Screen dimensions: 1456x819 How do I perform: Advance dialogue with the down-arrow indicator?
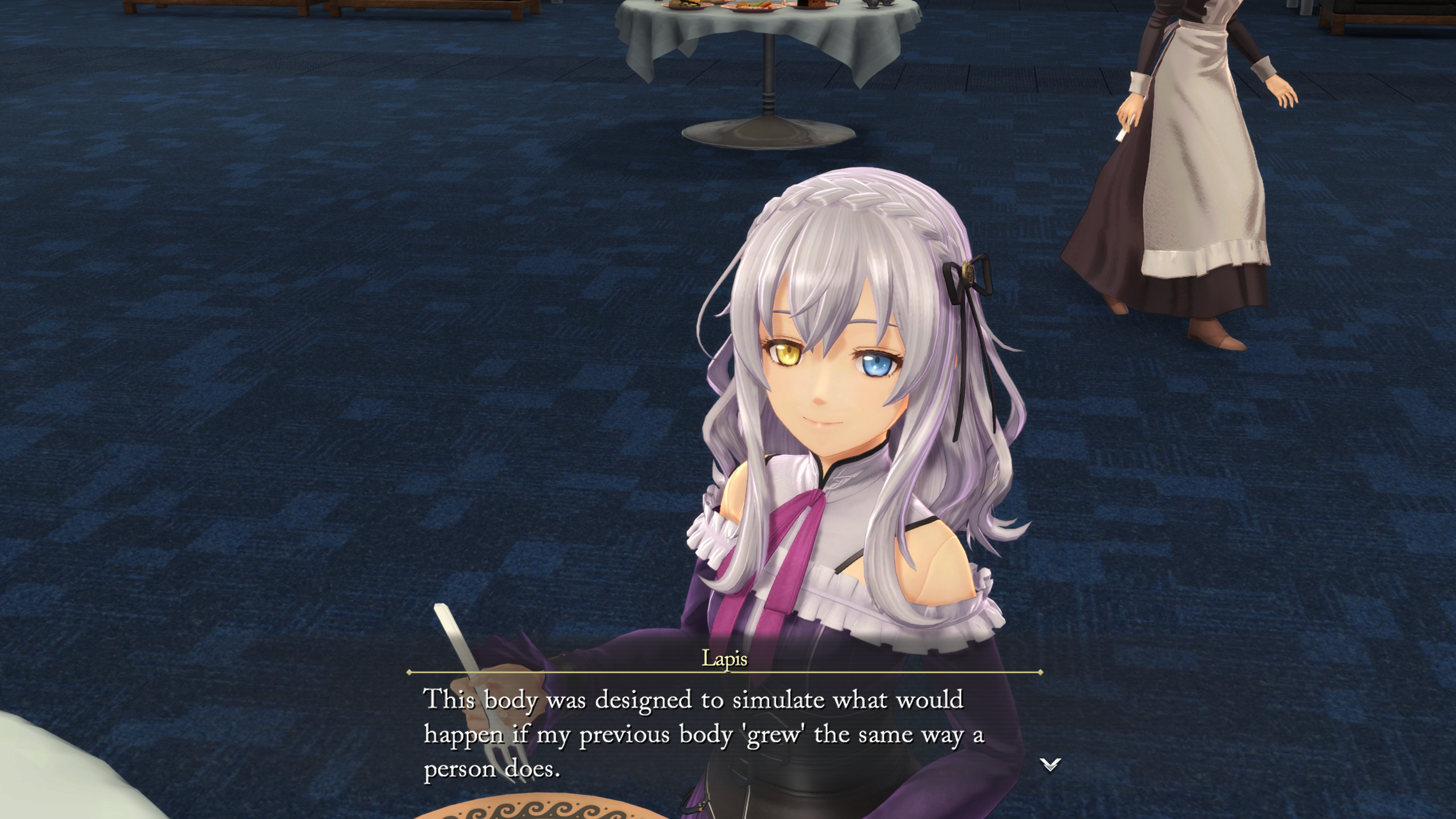point(1050,764)
